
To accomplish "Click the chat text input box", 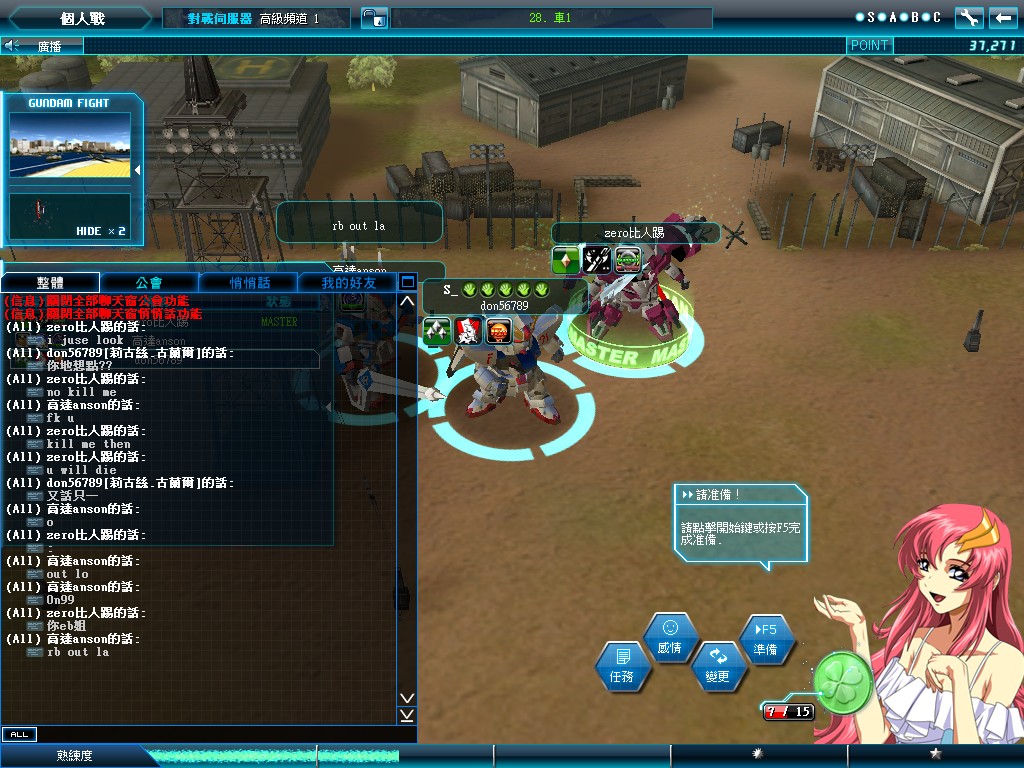I will (220, 734).
